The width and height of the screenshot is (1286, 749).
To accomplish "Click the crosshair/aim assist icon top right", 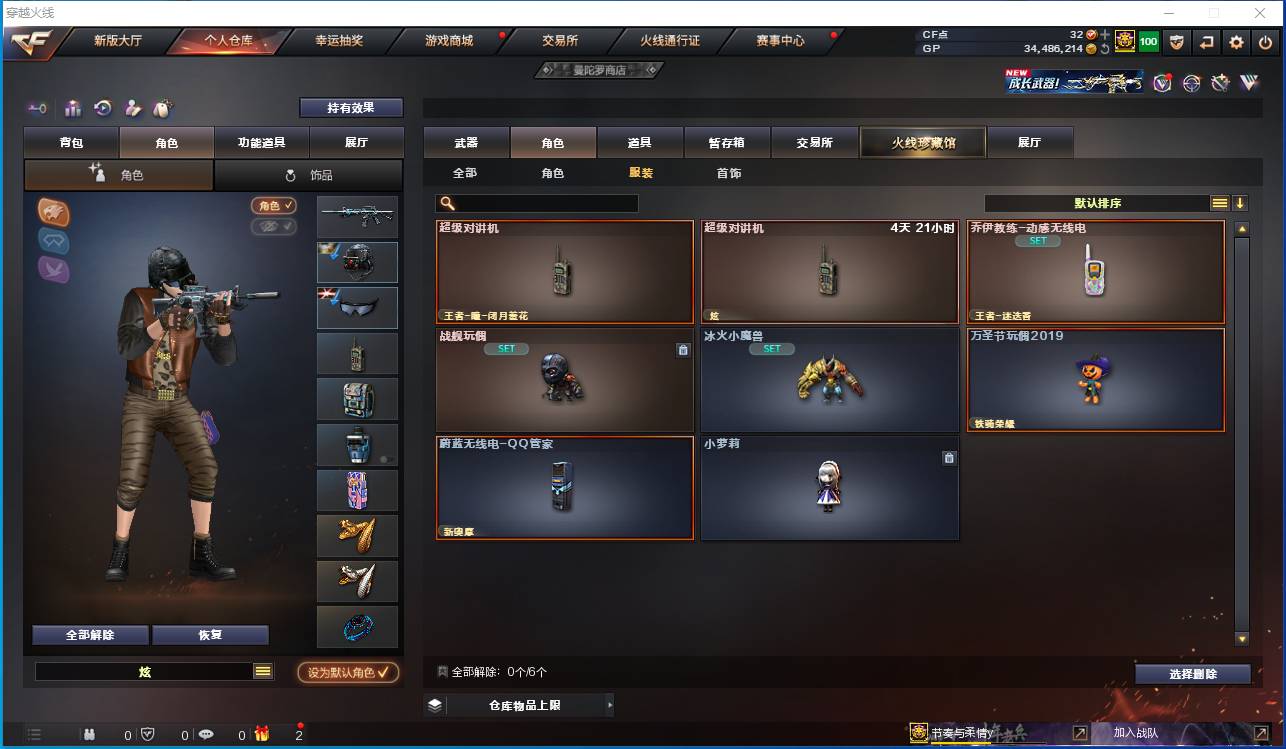I will 1190,83.
